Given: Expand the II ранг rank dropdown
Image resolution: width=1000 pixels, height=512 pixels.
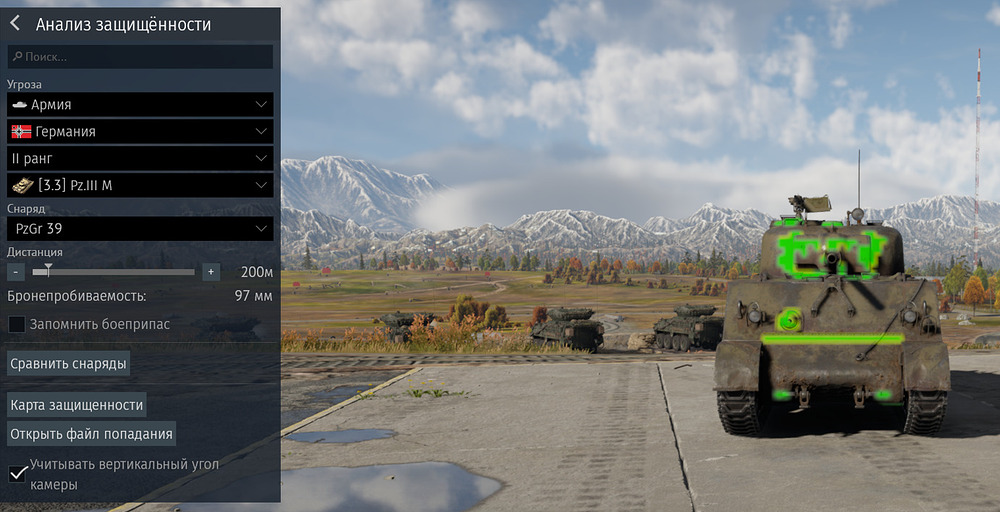Looking at the screenshot, I should (140, 158).
